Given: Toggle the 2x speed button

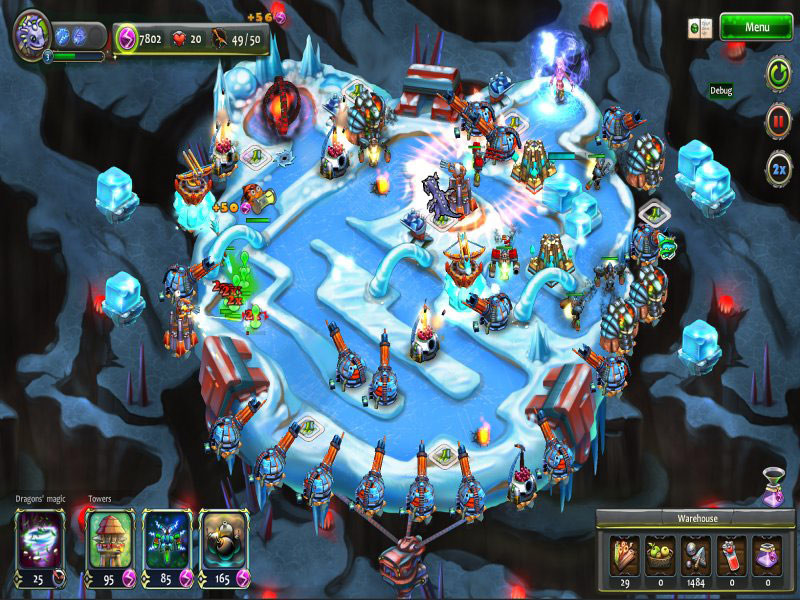Looking at the screenshot, I should (778, 167).
